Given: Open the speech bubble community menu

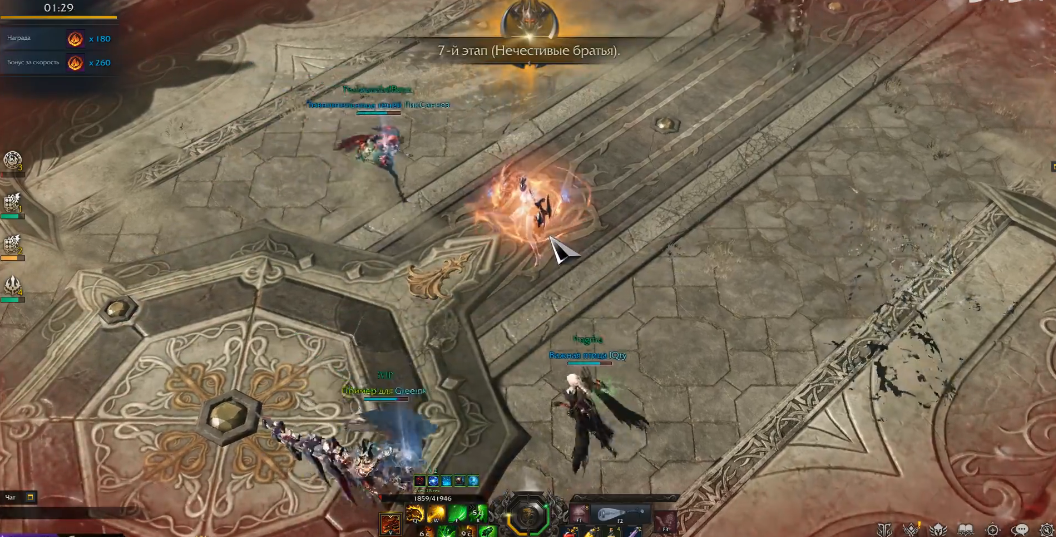Looking at the screenshot, I should point(1021,529).
